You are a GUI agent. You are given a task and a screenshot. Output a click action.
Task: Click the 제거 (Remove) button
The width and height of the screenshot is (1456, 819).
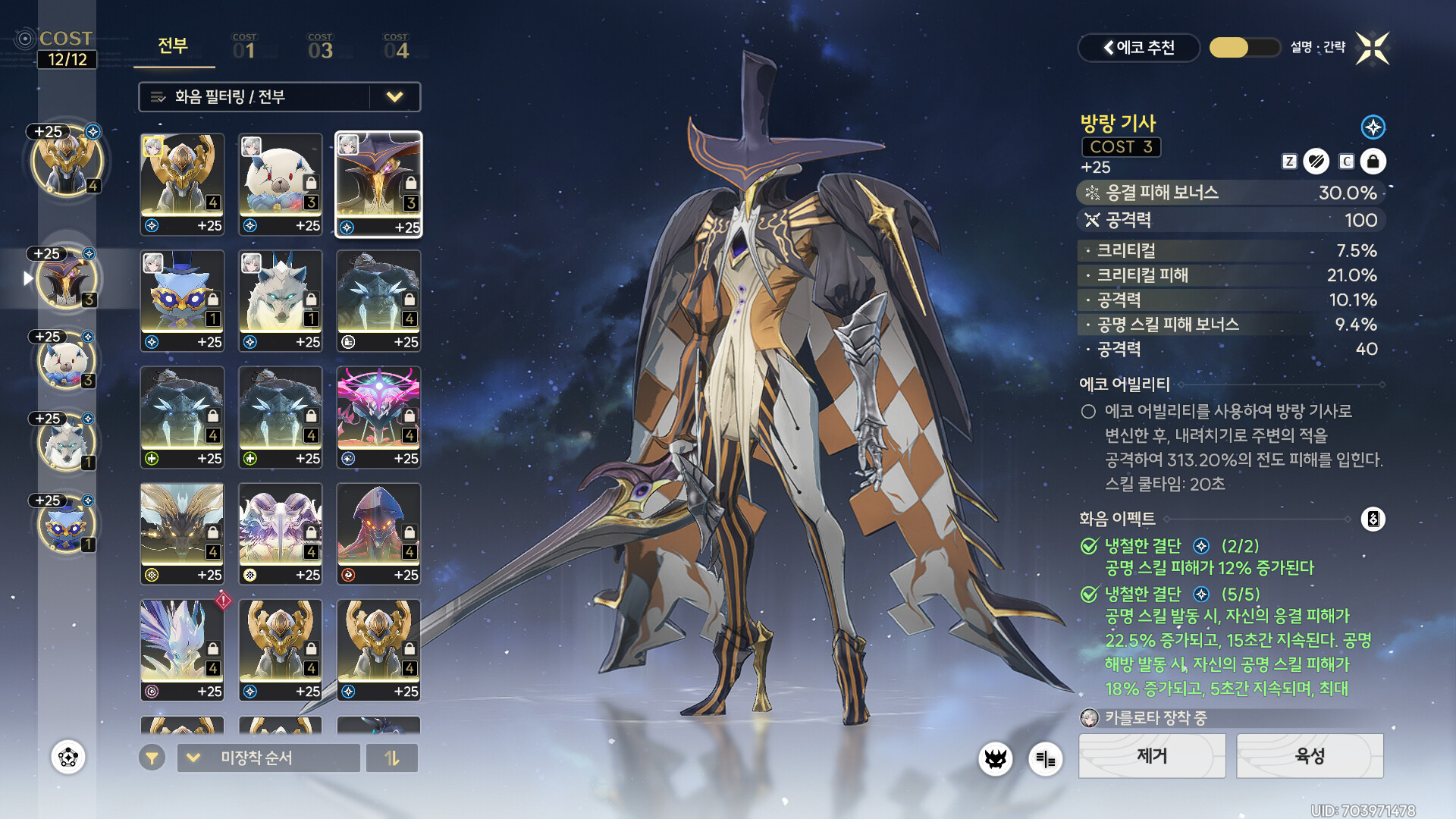[1151, 756]
